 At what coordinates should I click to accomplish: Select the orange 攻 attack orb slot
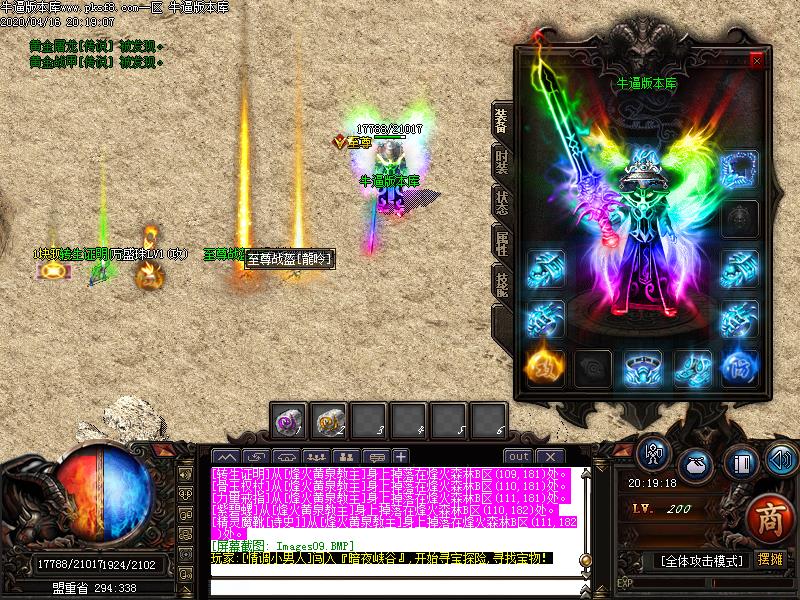[x=545, y=367]
